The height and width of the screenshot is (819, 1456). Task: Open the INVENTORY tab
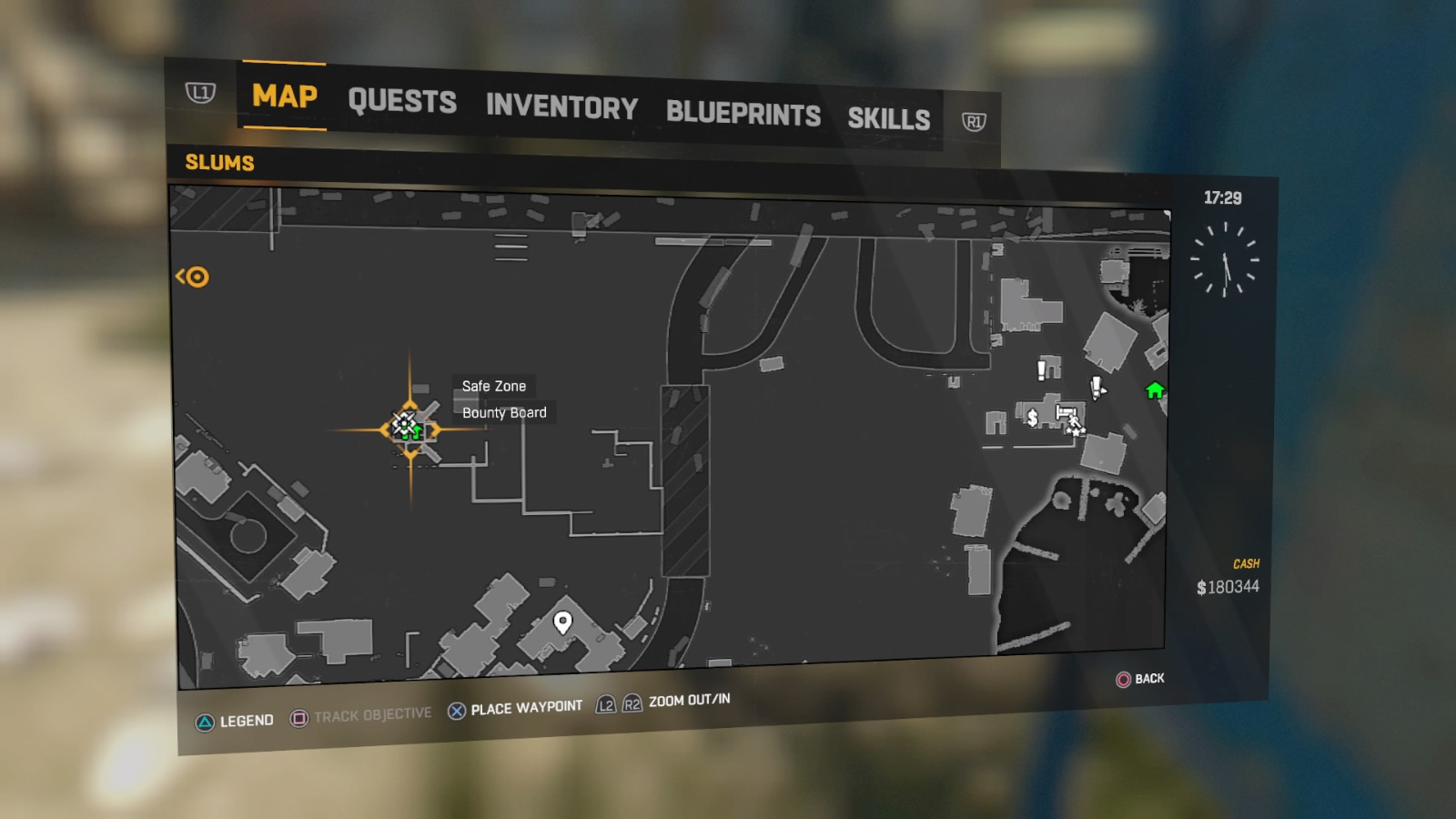click(561, 108)
